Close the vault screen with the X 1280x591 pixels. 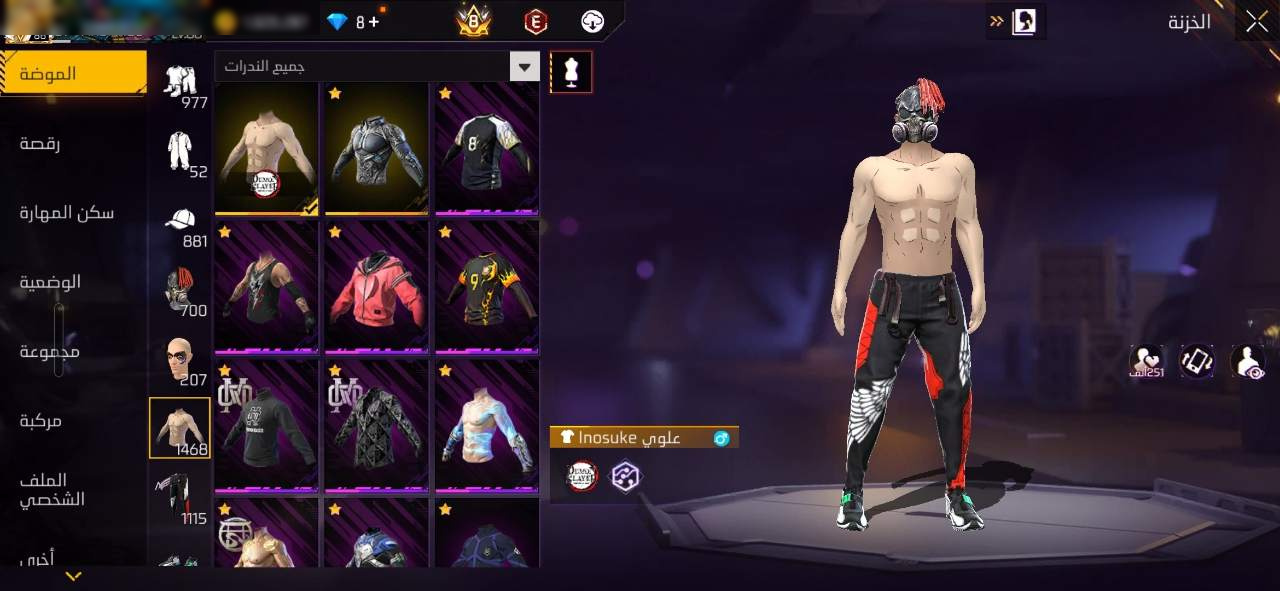coord(1257,22)
